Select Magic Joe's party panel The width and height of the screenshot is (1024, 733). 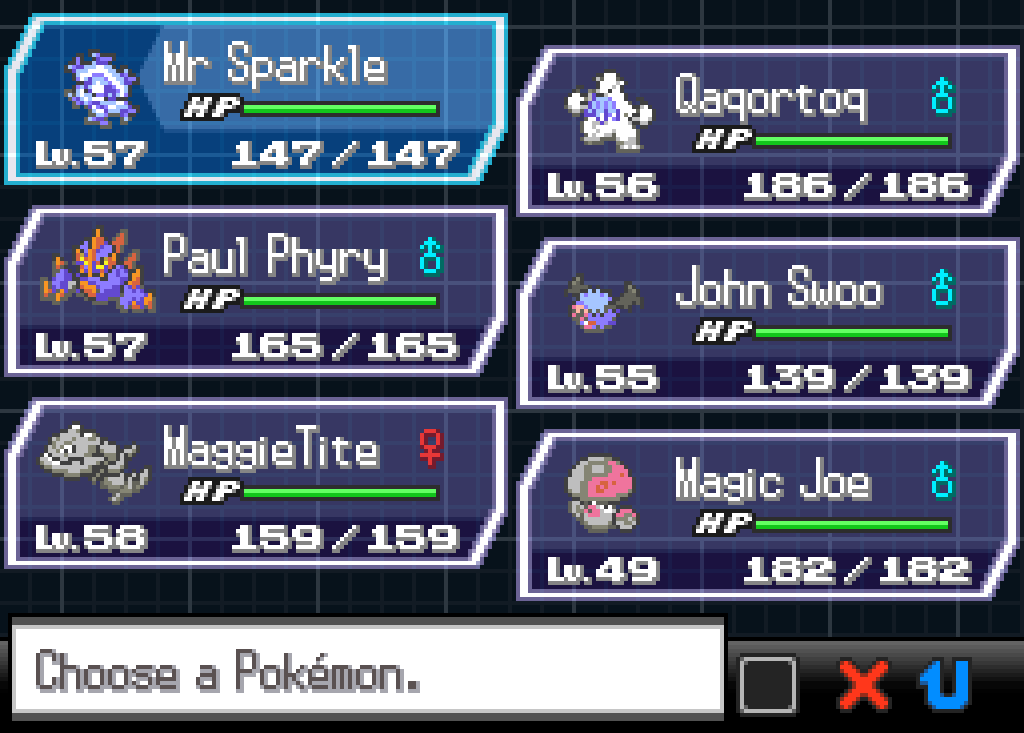click(x=765, y=515)
